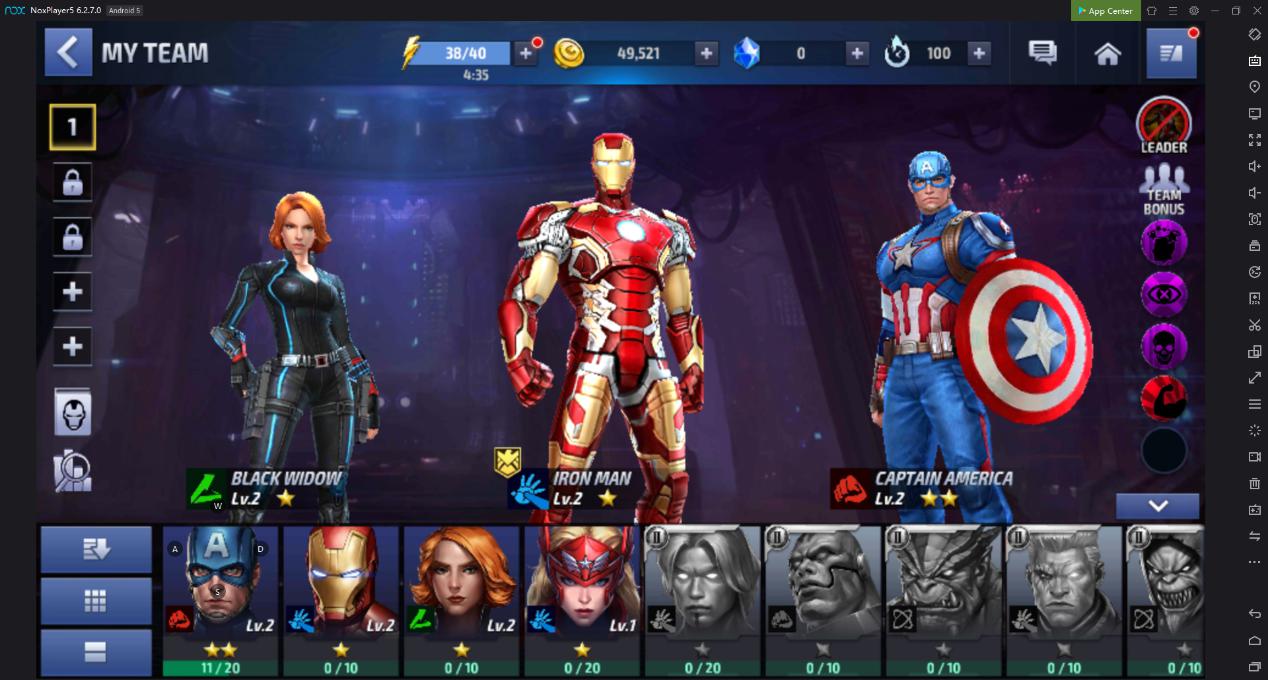Choose the Iron Man portrait card

(341, 600)
